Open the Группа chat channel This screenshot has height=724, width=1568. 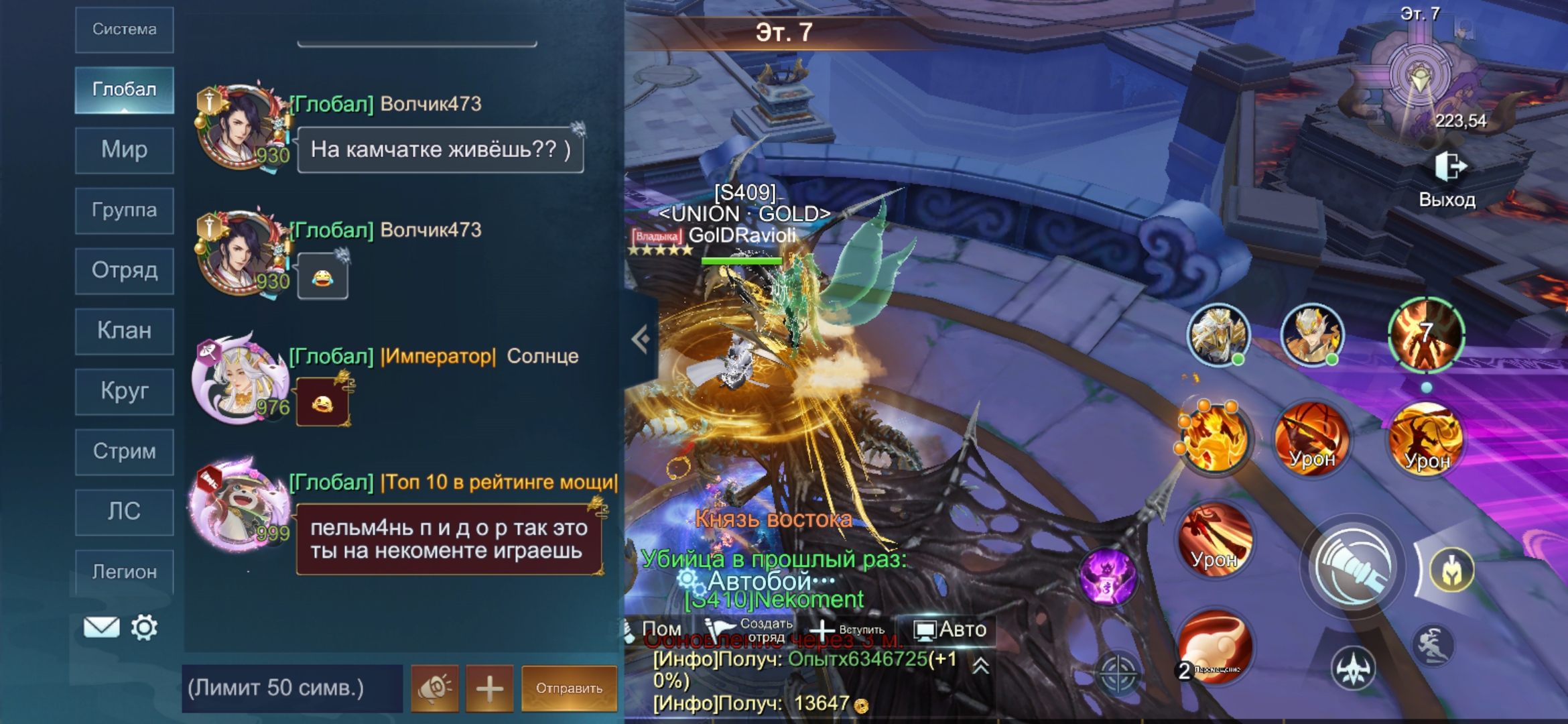coord(125,210)
